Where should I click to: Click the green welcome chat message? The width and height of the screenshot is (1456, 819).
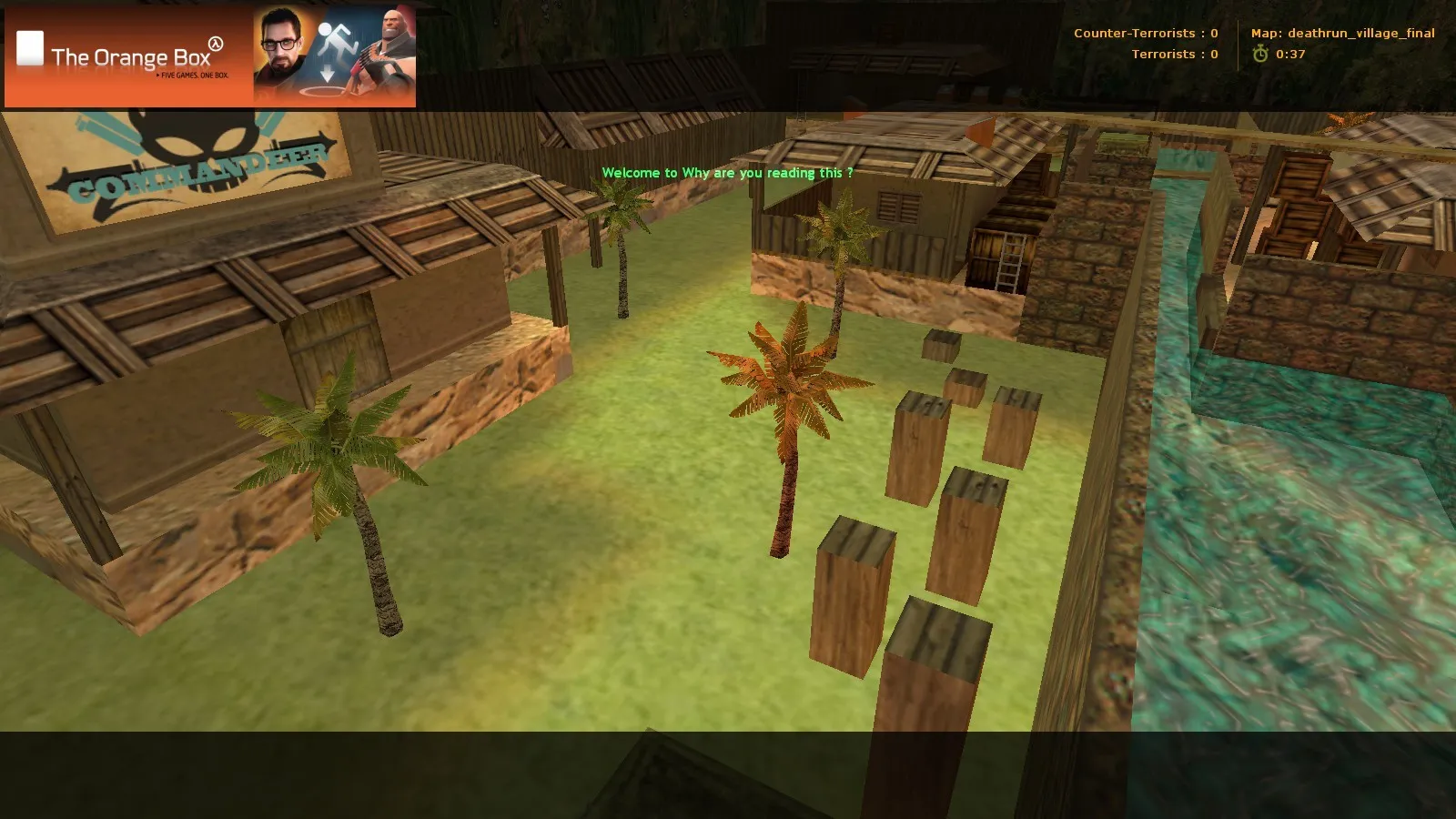click(728, 171)
